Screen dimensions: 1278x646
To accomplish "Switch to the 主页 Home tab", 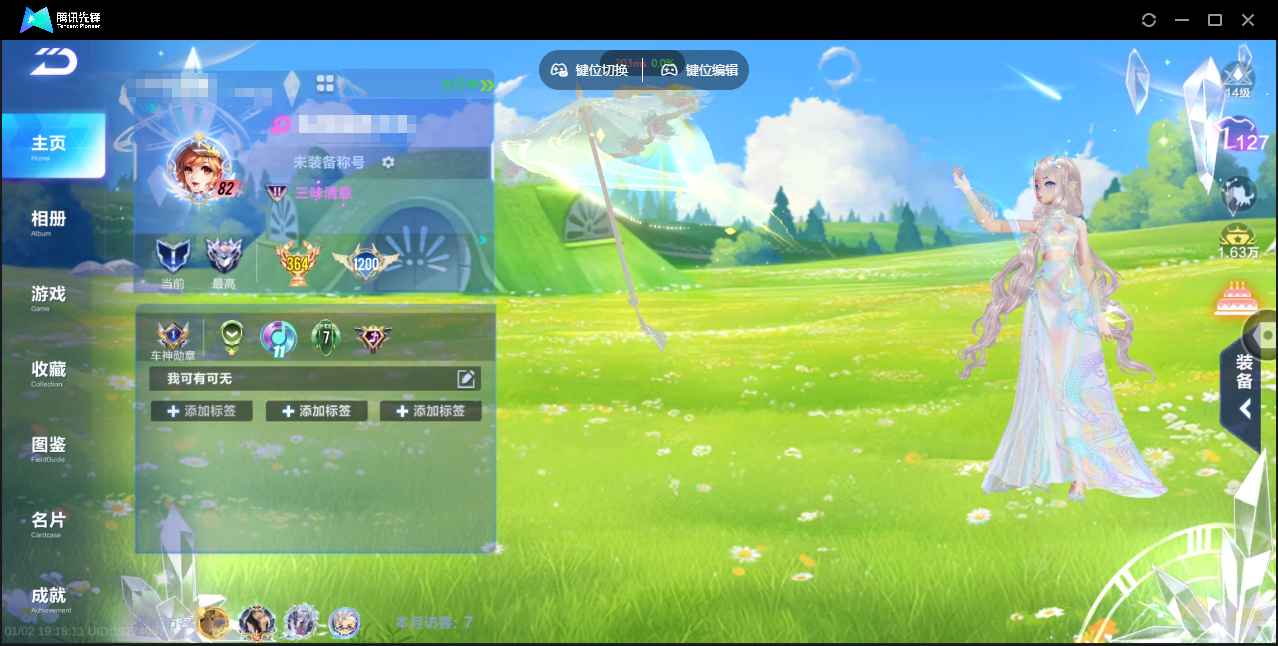I will coord(52,146).
